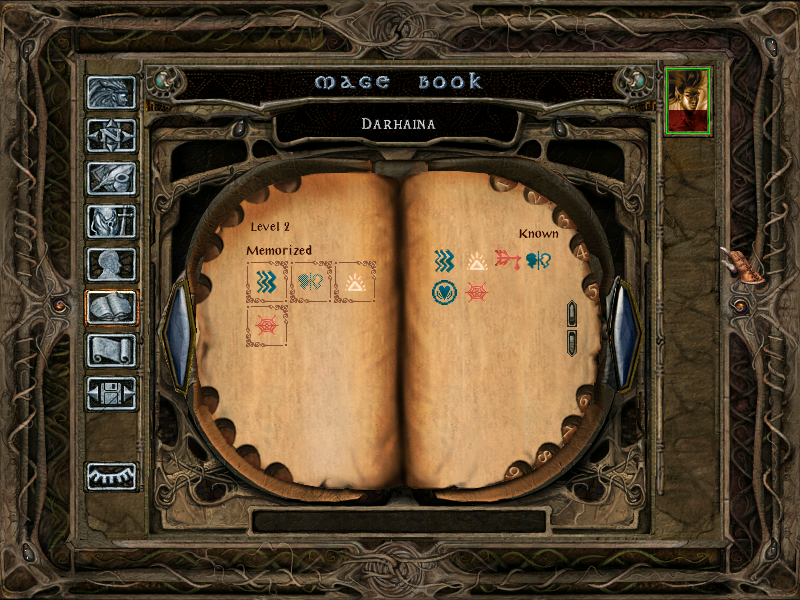
Task: Select the open mage book sidebar button
Action: click(111, 307)
